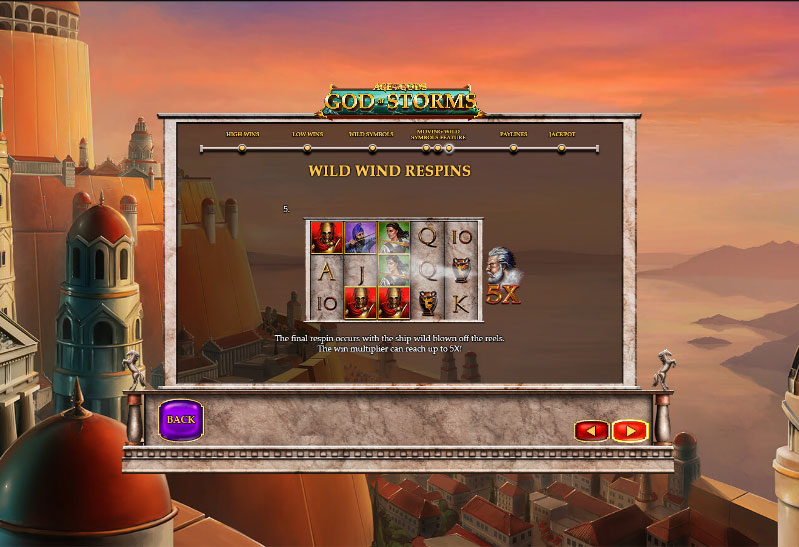Viewport: 799px width, 547px height.
Task: Show the previous paytable page
Action: 591,431
